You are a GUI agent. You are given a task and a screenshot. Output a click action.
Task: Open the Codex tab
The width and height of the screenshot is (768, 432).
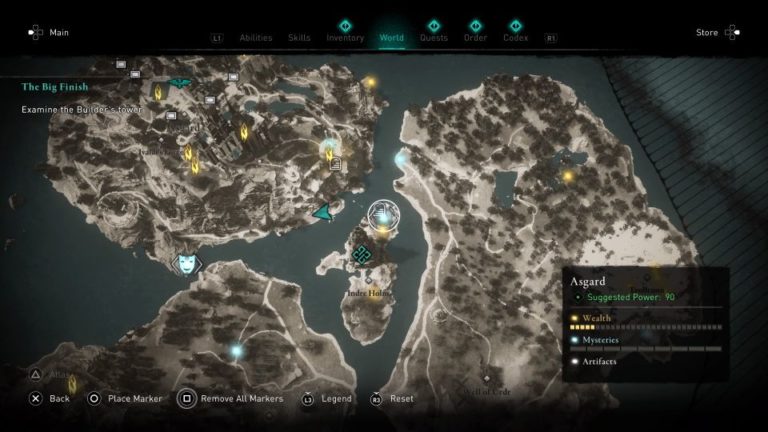(x=516, y=38)
